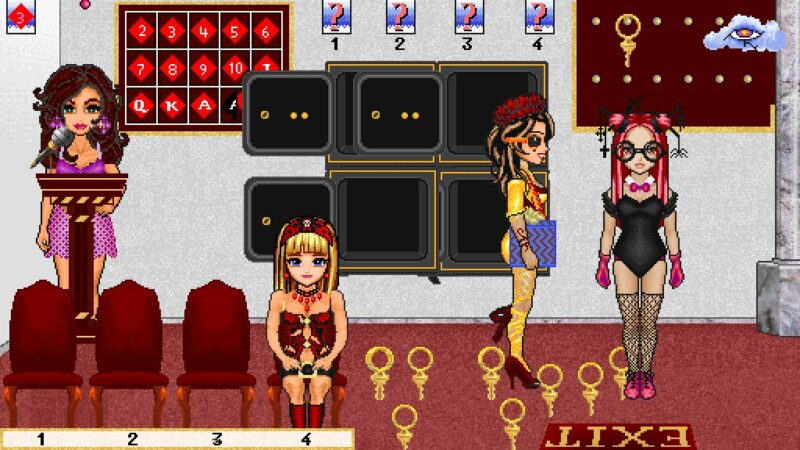Click the 6 of diamonds board tile
This screenshot has width=800, height=450.
(x=266, y=30)
